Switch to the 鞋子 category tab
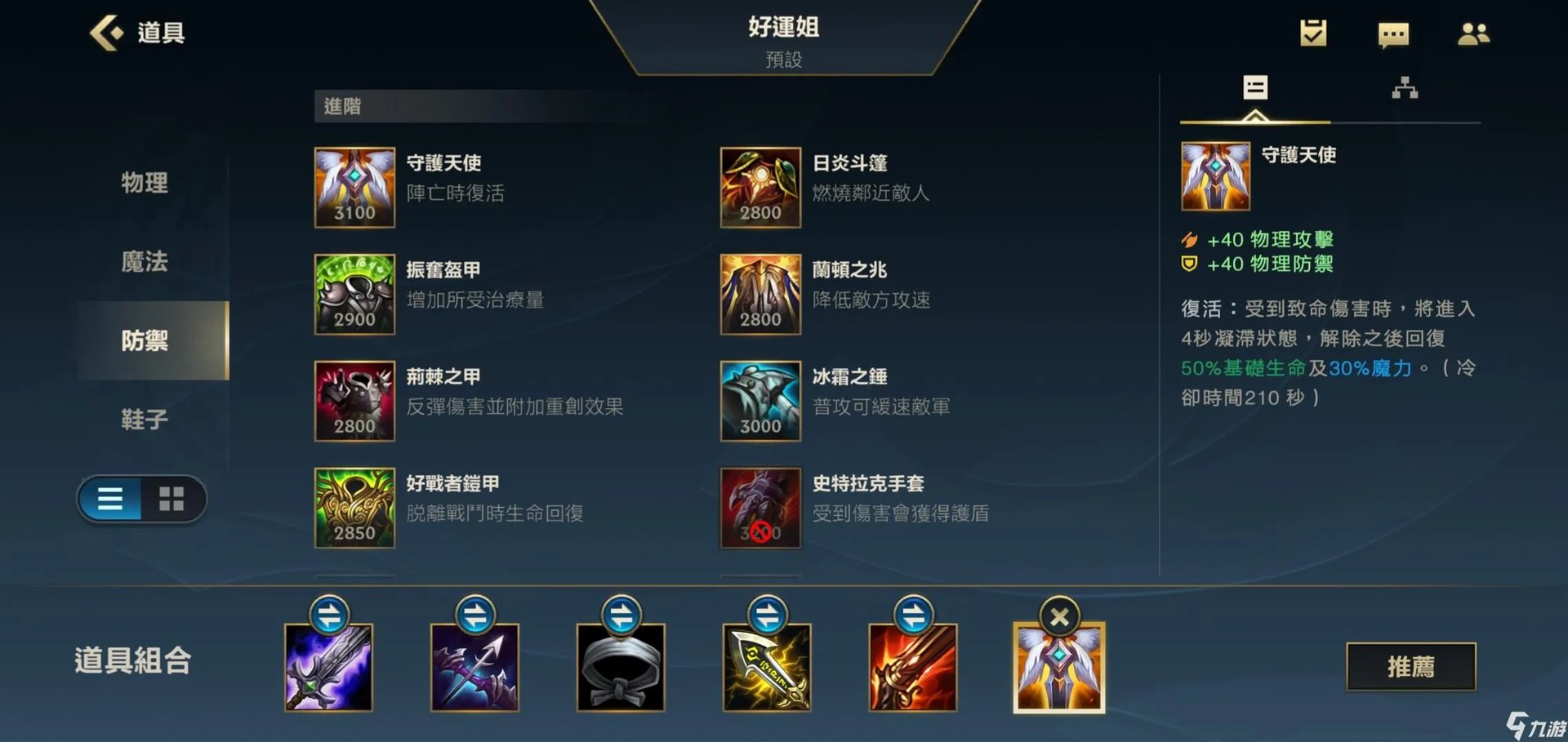This screenshot has width=1568, height=742. (x=144, y=419)
